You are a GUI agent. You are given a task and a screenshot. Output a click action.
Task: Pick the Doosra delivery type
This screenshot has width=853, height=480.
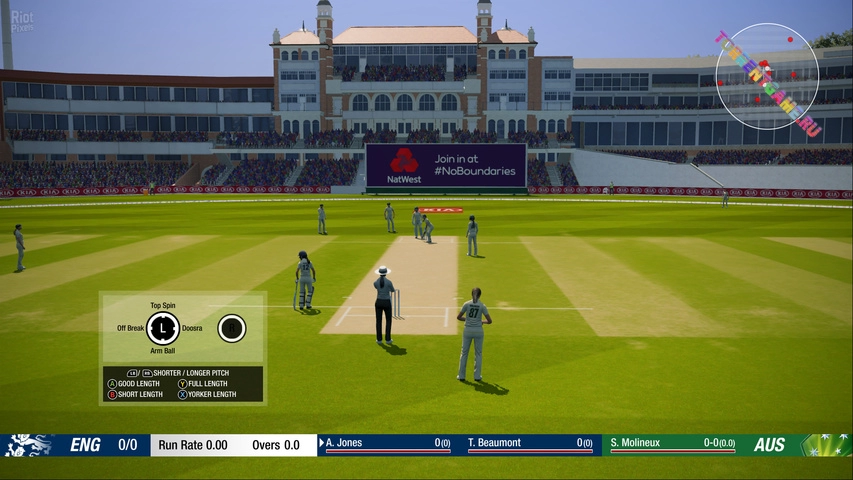192,328
